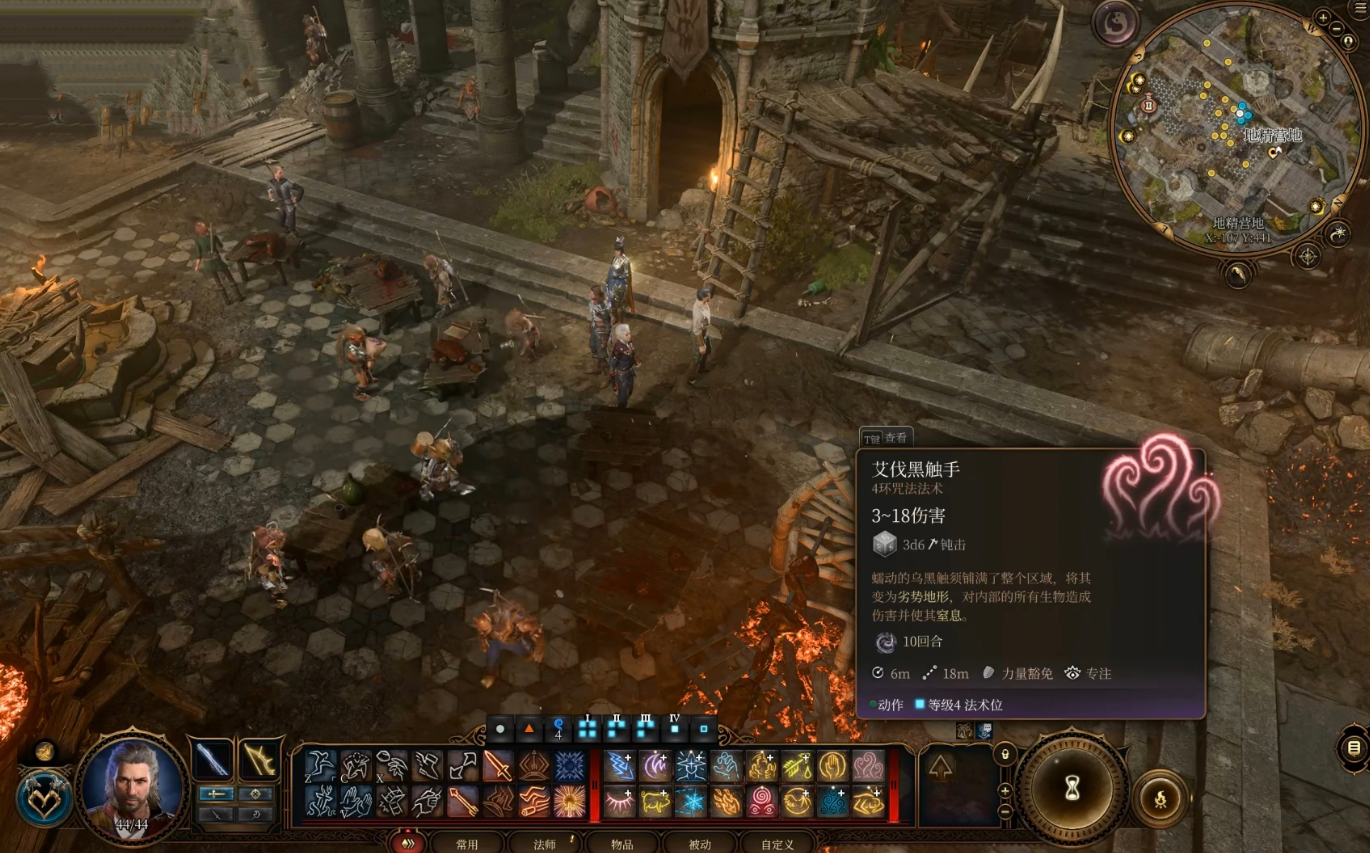The height and width of the screenshot is (853, 1370).
Task: Click the hourglass end turn button
Action: [x=1072, y=789]
